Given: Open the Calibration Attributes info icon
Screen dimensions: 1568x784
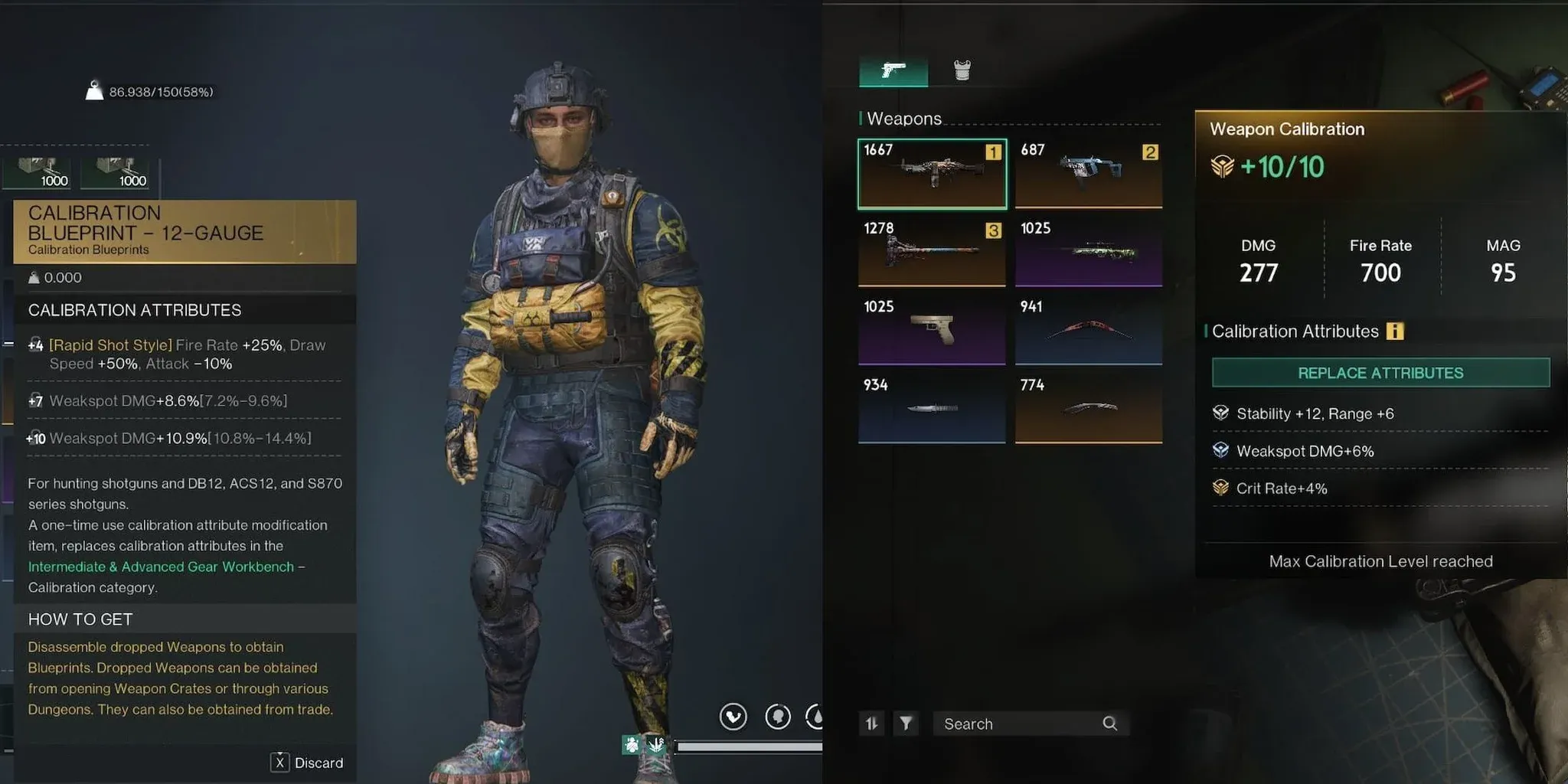Looking at the screenshot, I should (x=1395, y=331).
